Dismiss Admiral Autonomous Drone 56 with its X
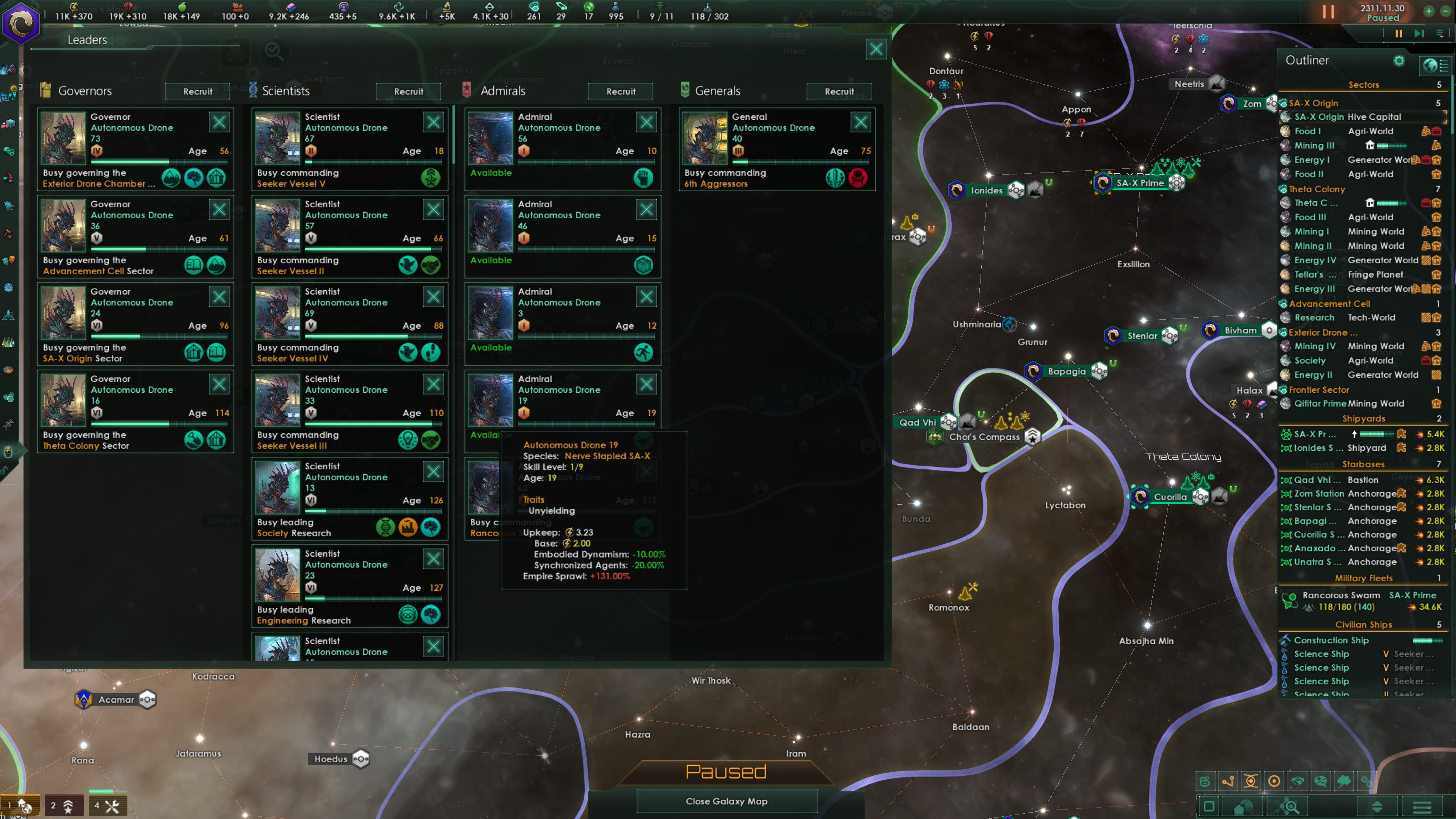The height and width of the screenshot is (819, 1456). tap(646, 122)
